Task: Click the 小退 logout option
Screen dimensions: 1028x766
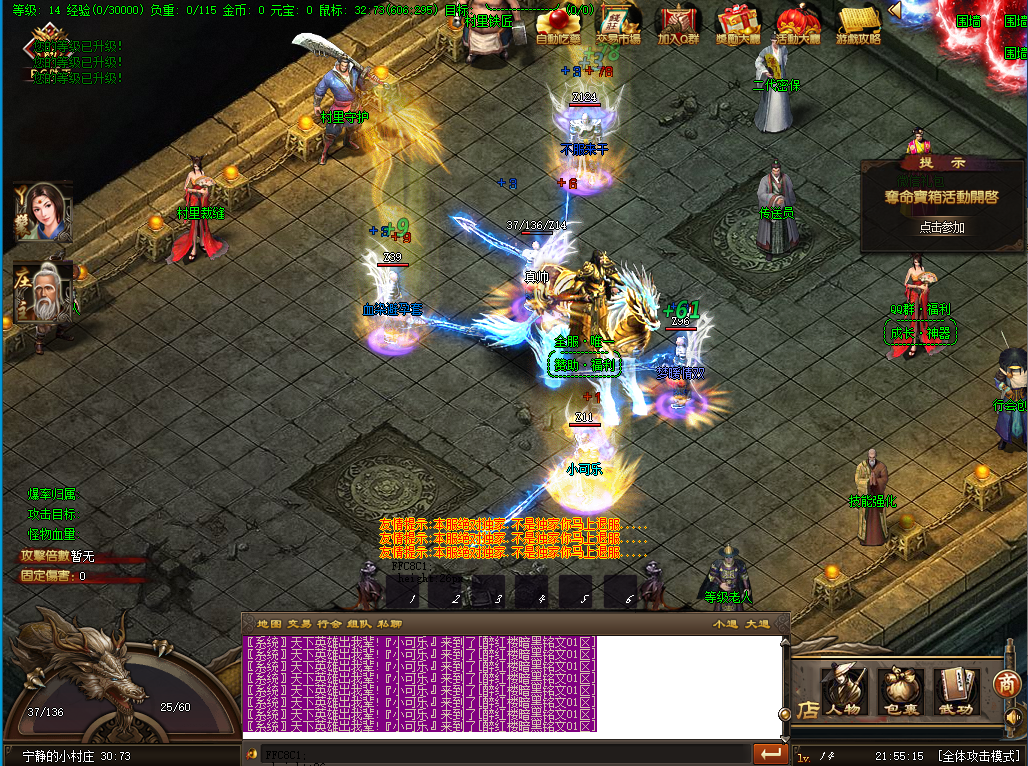Action: point(725,624)
